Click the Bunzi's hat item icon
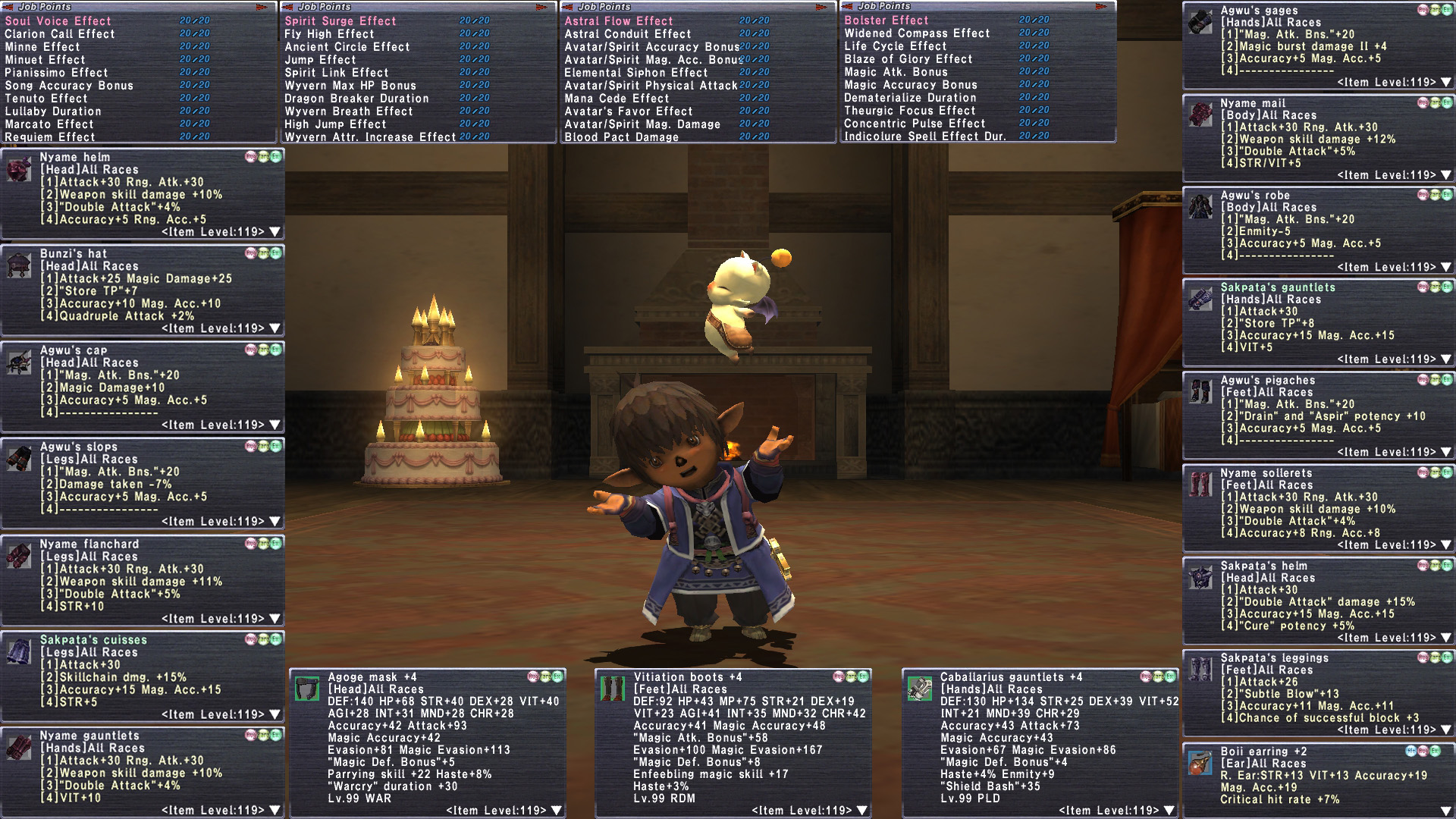Viewport: 1456px width, 819px height. coord(18,265)
